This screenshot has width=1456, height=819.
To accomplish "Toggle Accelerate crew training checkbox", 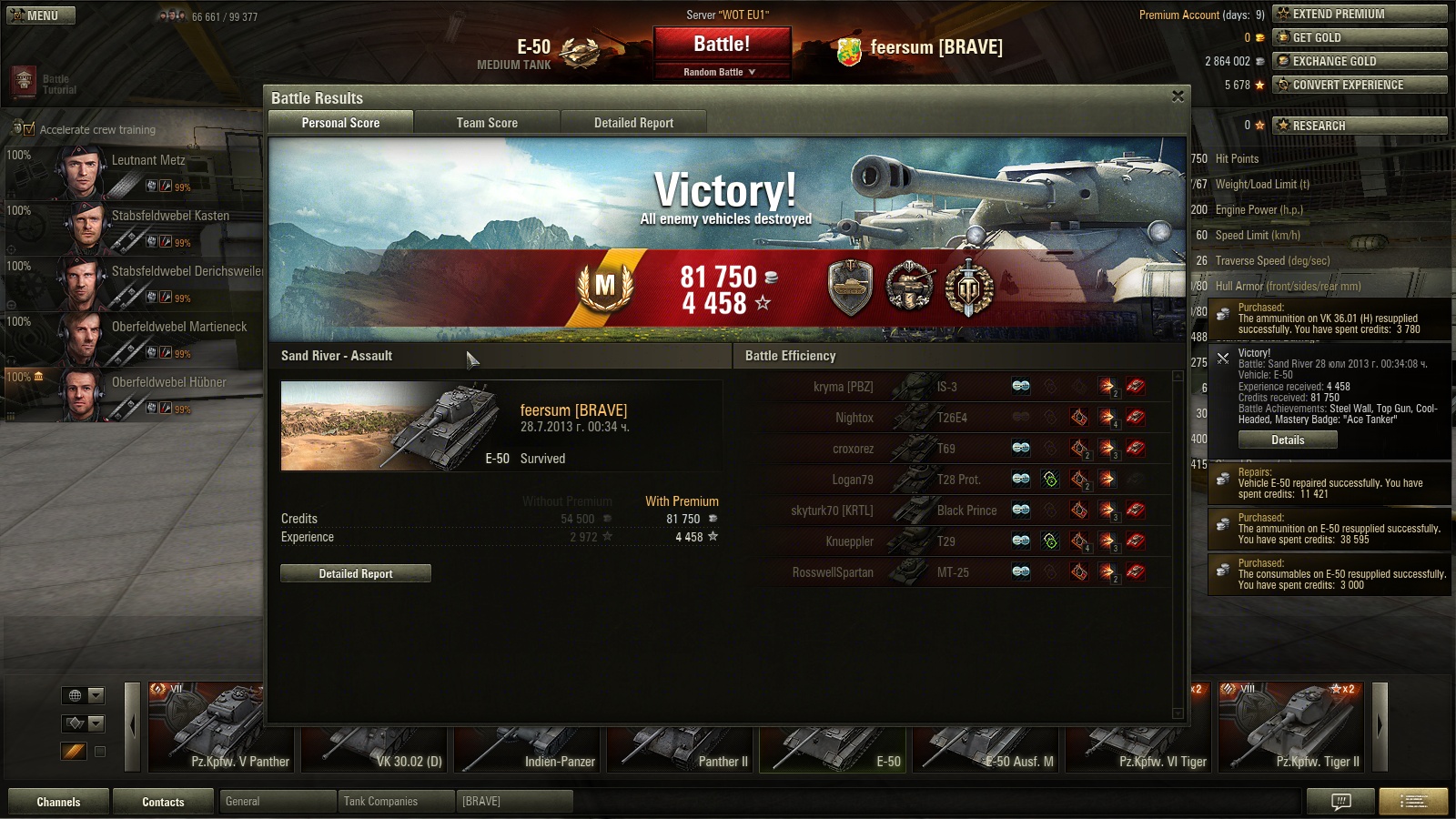I will tap(29, 129).
